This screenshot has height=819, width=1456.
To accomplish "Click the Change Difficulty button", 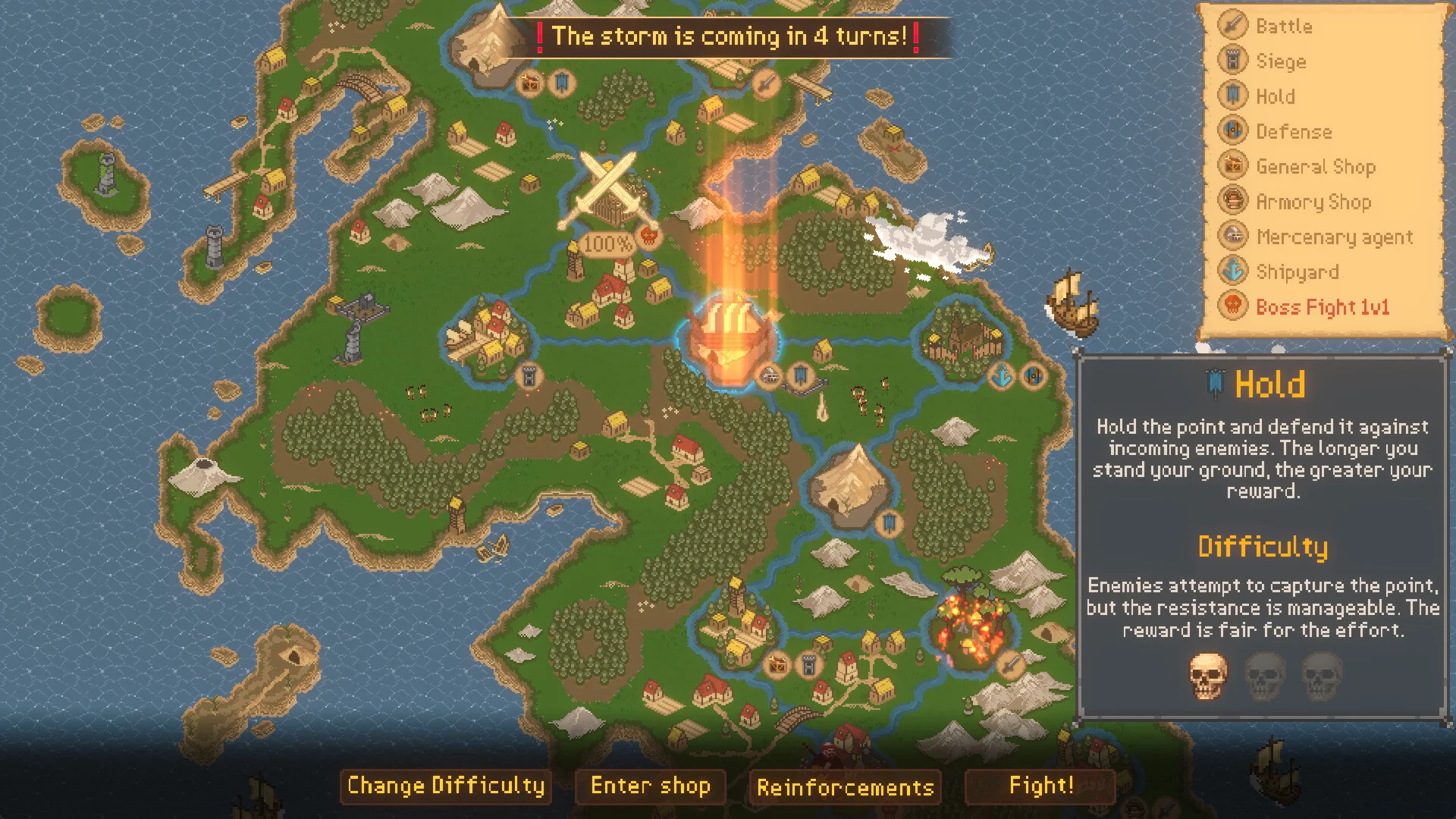I will tap(446, 786).
